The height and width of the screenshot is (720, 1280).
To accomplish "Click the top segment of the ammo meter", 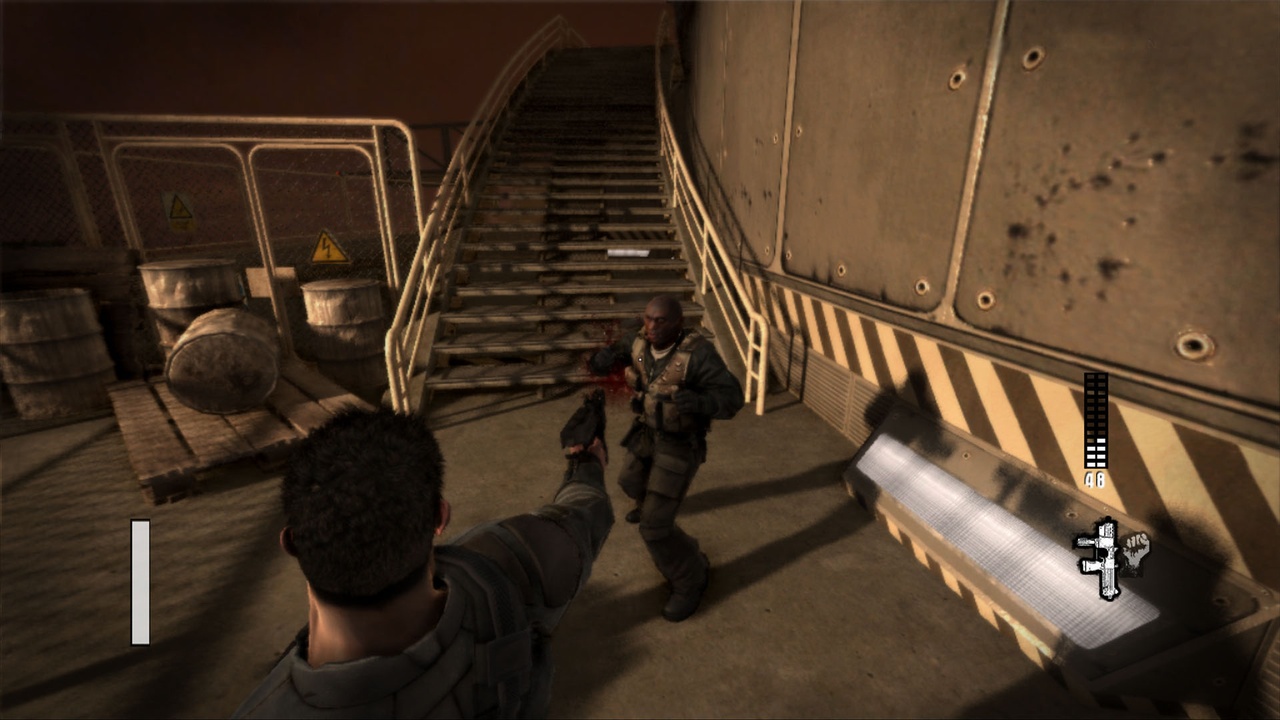I will pos(1094,378).
